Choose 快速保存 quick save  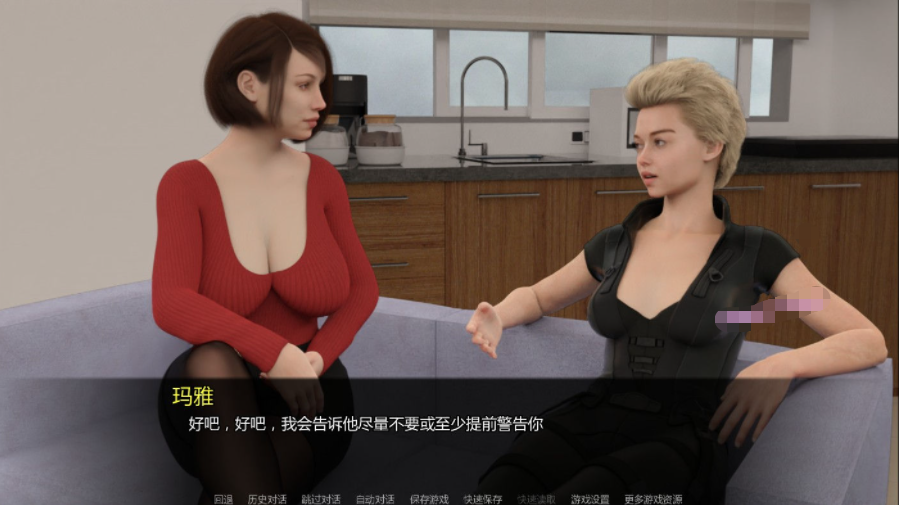(483, 498)
